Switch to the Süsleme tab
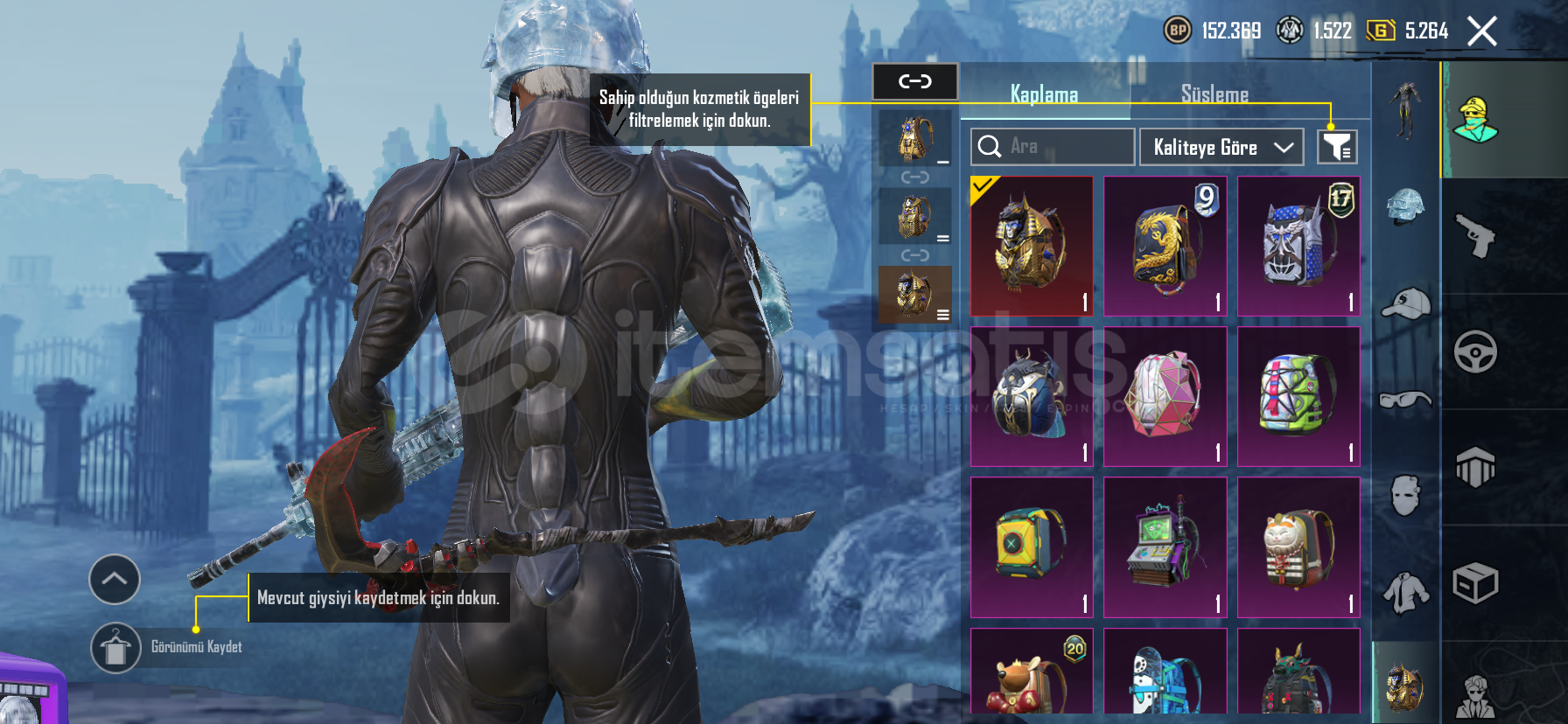The width and height of the screenshot is (1568, 724). [x=1214, y=94]
